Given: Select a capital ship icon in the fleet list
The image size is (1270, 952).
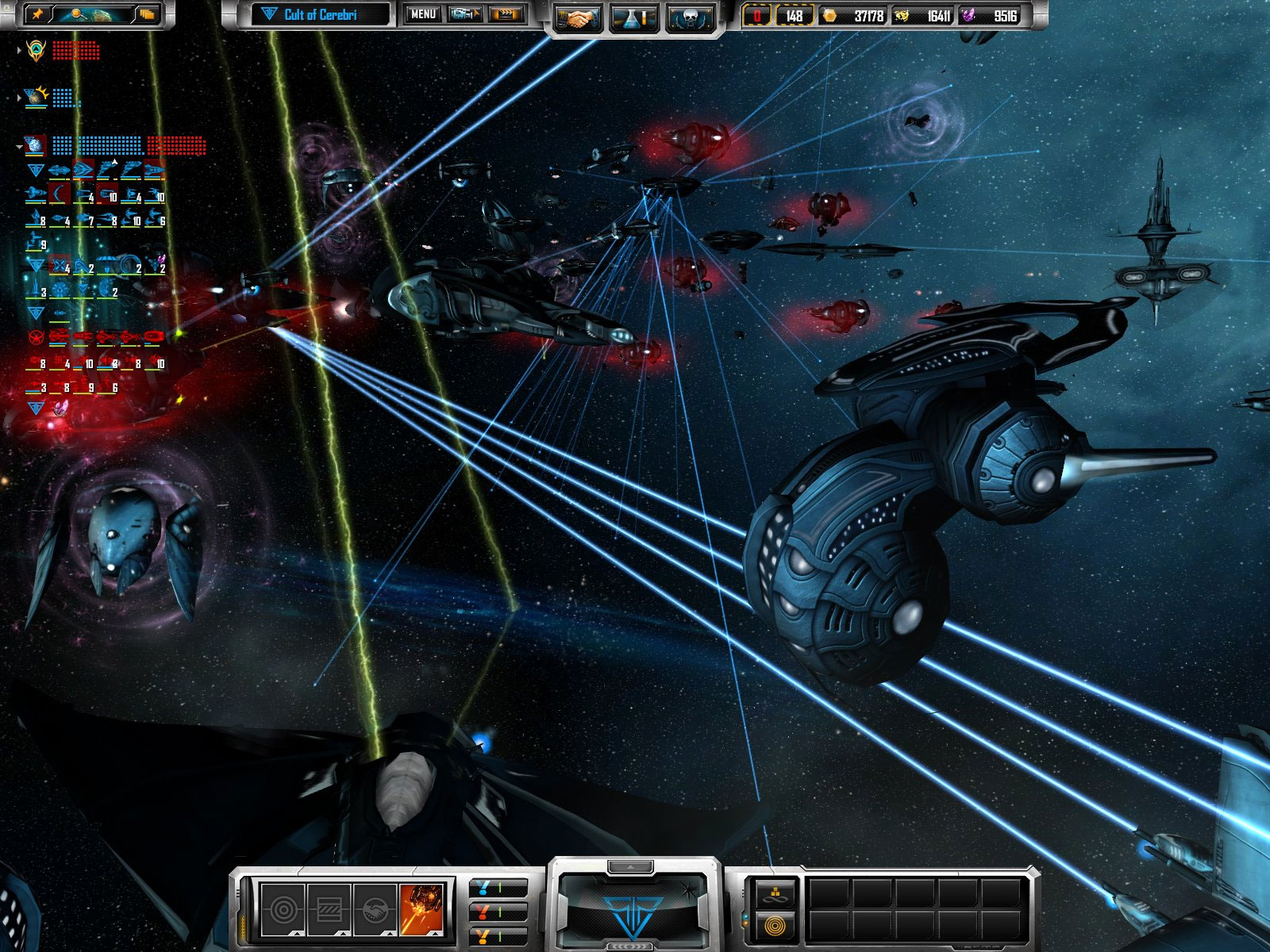Looking at the screenshot, I should pos(60,169).
